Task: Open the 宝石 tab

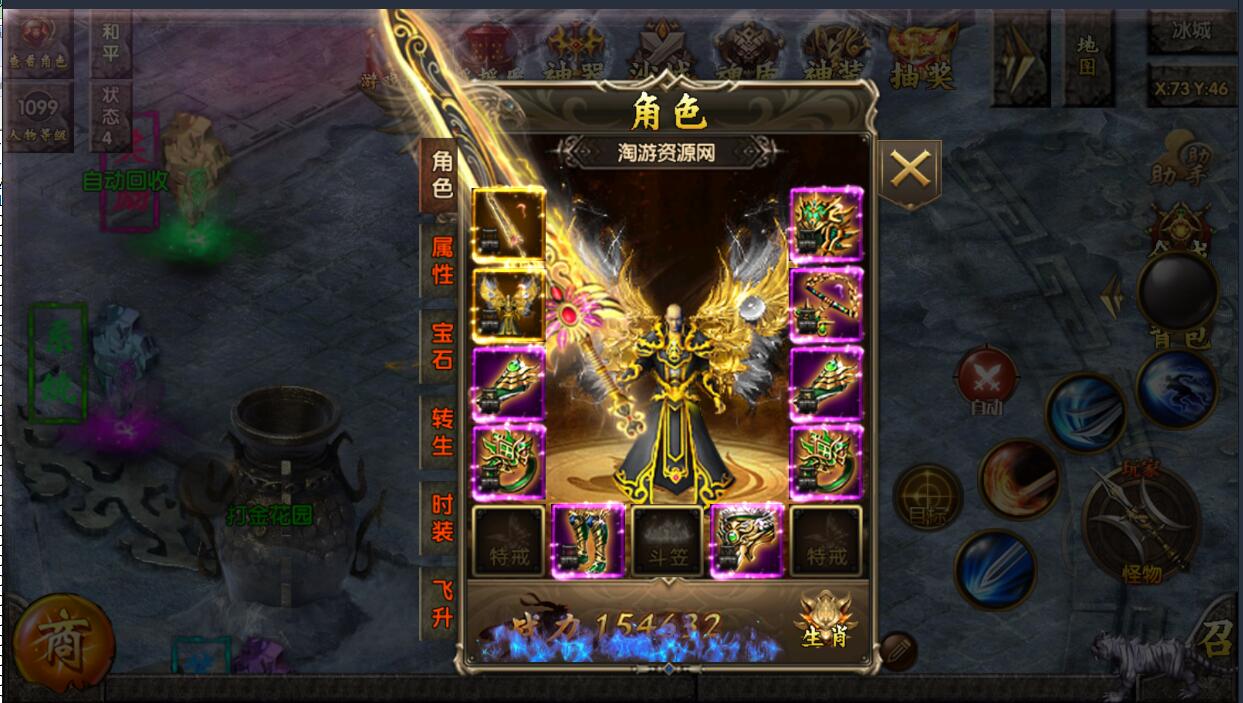Action: pyautogui.click(x=442, y=346)
